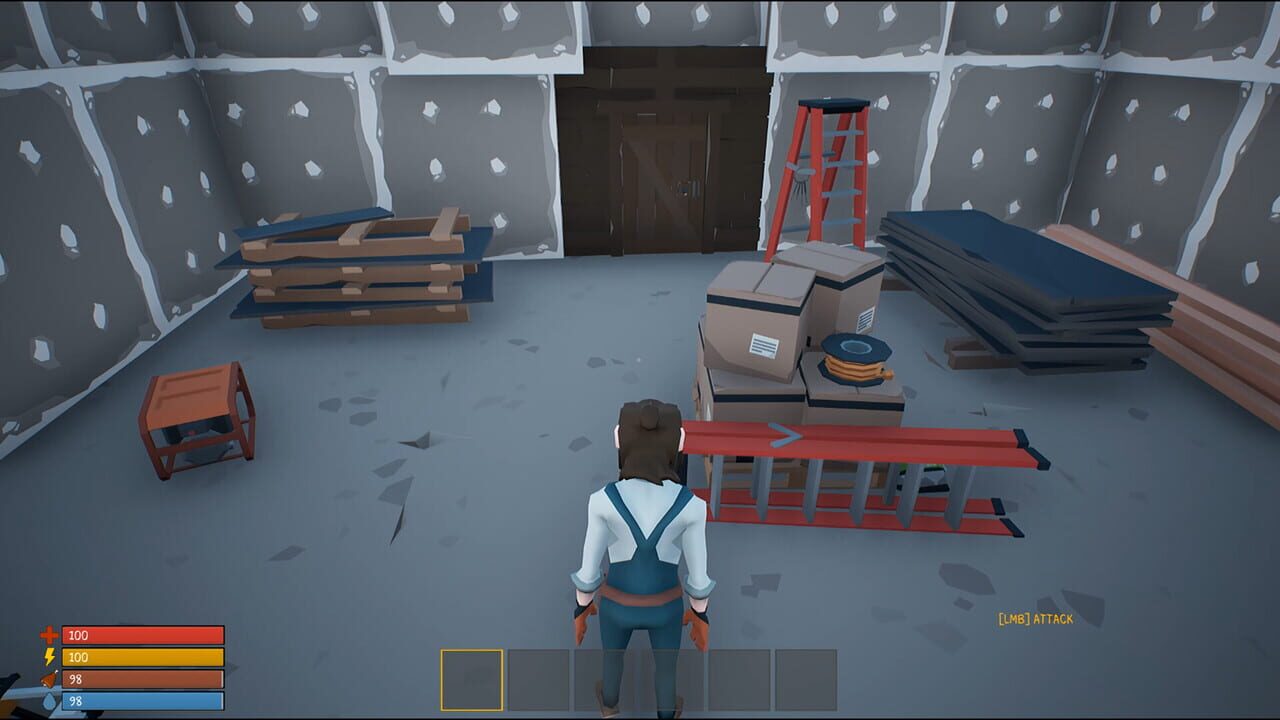Click the drumstick hunger icon
The image size is (1280, 720).
(x=49, y=678)
